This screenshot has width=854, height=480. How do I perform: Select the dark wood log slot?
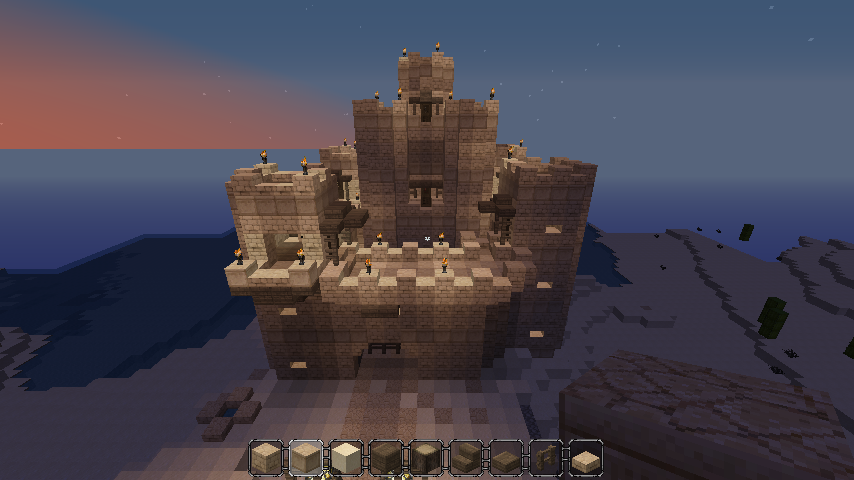click(426, 457)
